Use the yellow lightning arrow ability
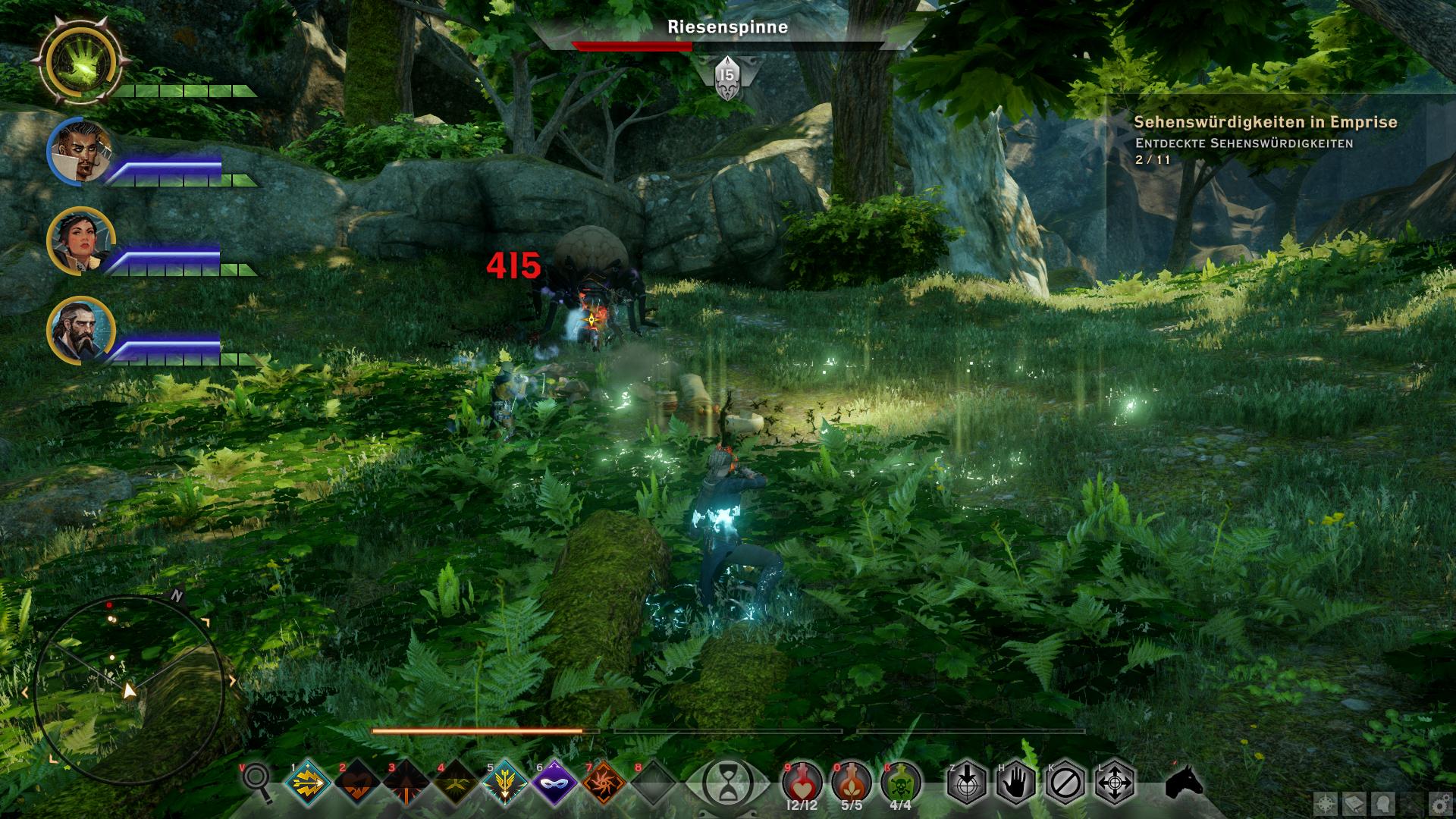The width and height of the screenshot is (1456, 819). pos(309,782)
